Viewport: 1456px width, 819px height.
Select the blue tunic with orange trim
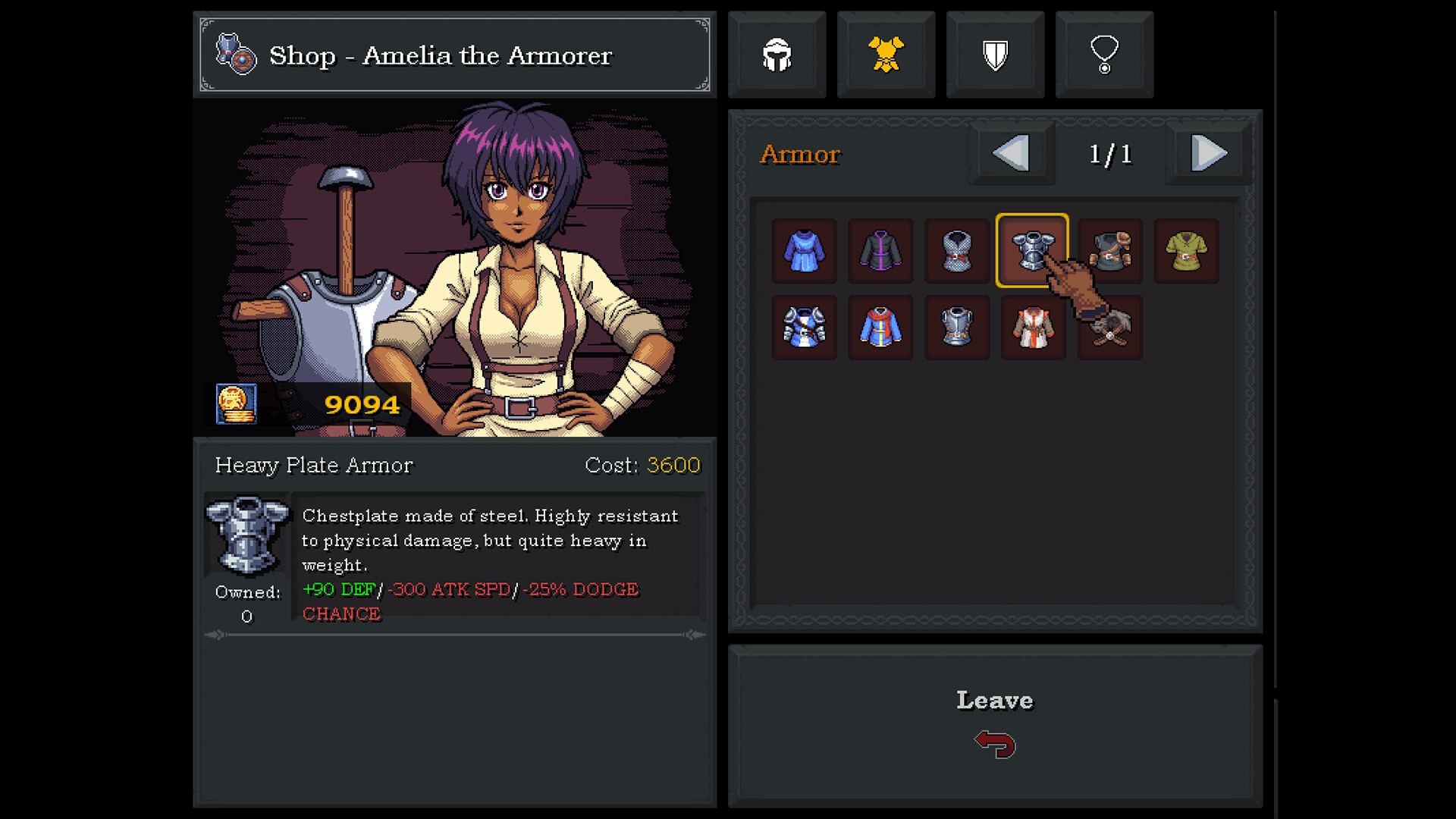coord(880,327)
